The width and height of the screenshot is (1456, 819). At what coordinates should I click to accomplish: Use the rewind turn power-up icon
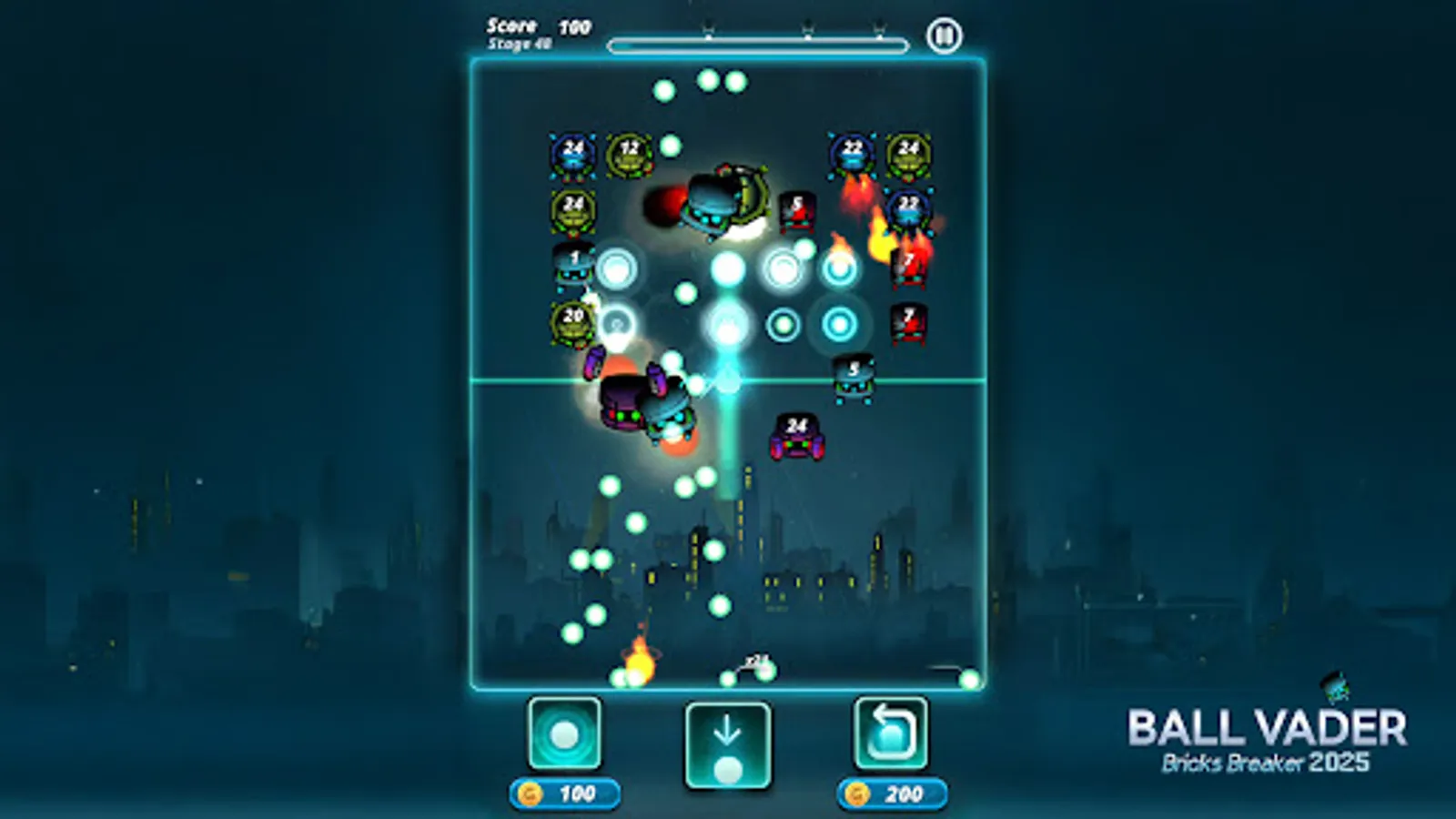coord(889,733)
